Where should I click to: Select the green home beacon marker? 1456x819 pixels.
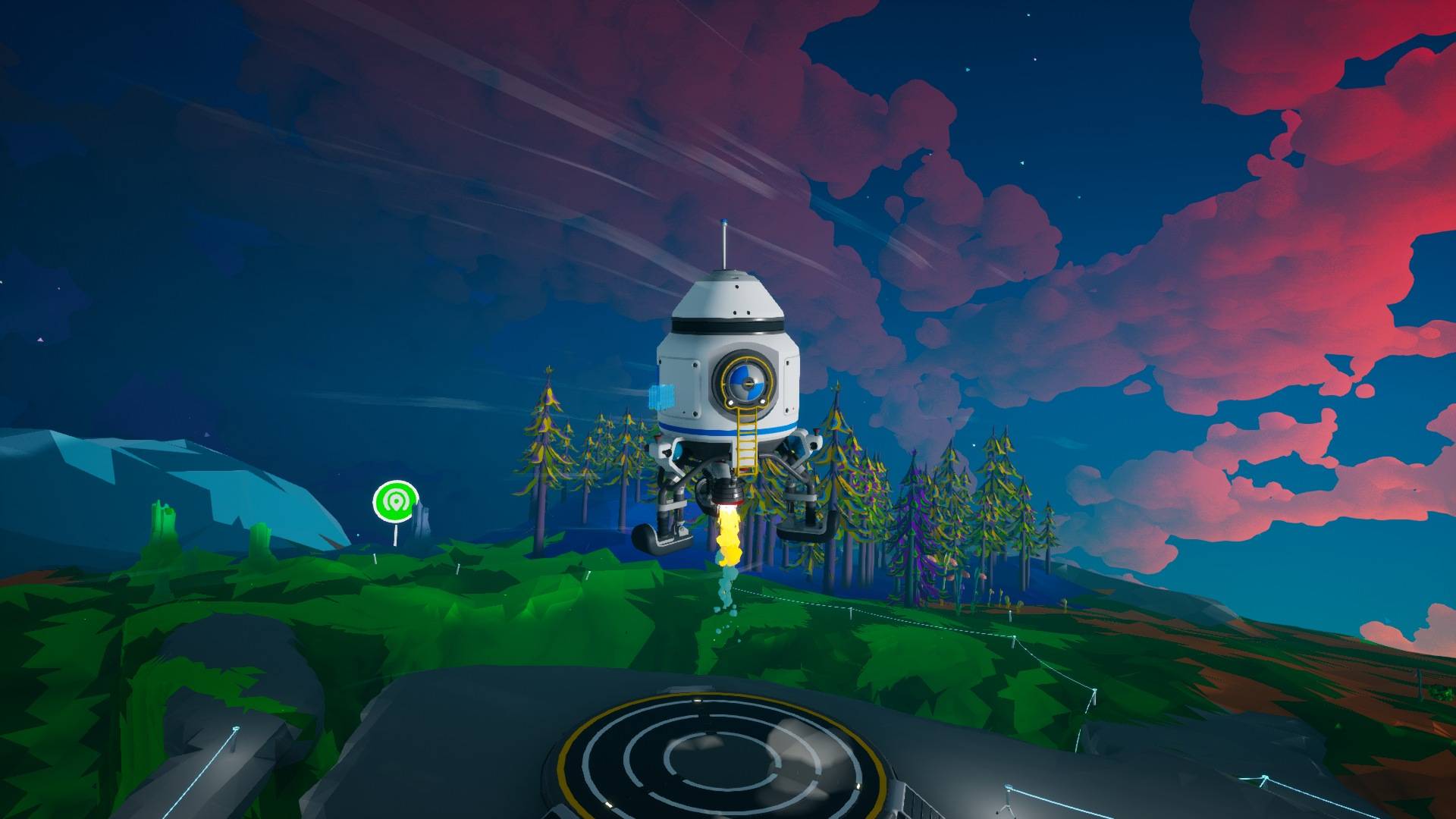[x=395, y=501]
